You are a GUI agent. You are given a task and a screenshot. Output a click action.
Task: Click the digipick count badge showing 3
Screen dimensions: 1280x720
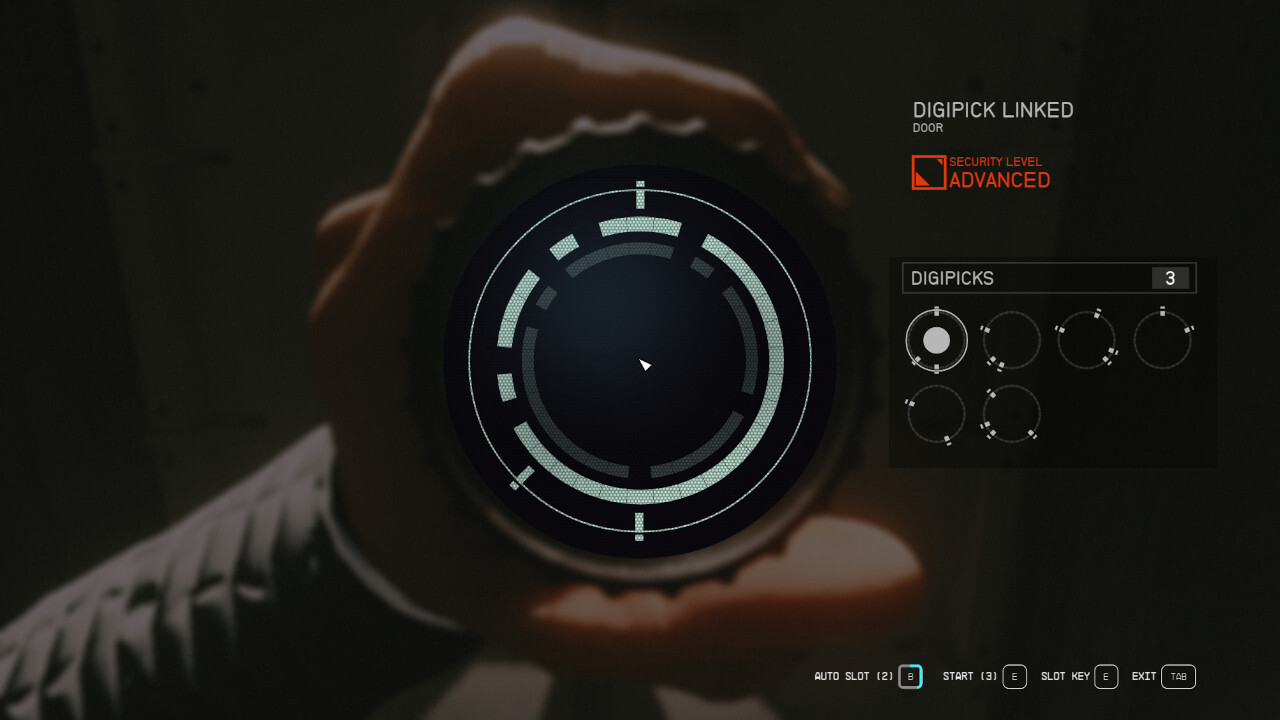[x=1170, y=278]
